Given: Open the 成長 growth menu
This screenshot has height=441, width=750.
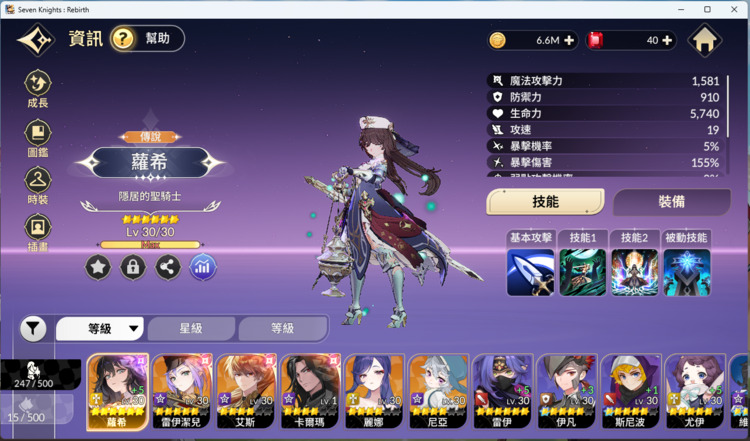Looking at the screenshot, I should [x=38, y=88].
